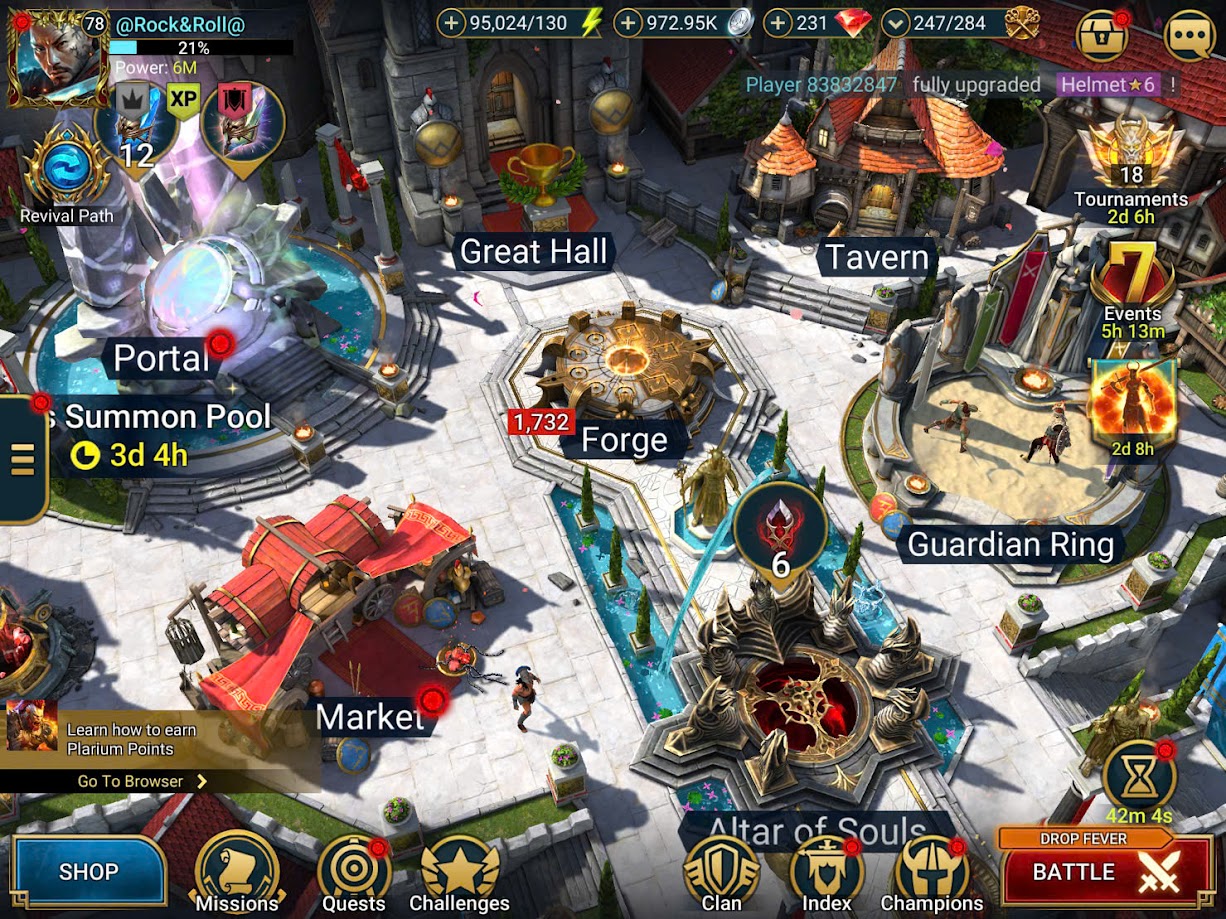This screenshot has height=919, width=1226.
Task: Open the SHOP button
Action: 88,871
